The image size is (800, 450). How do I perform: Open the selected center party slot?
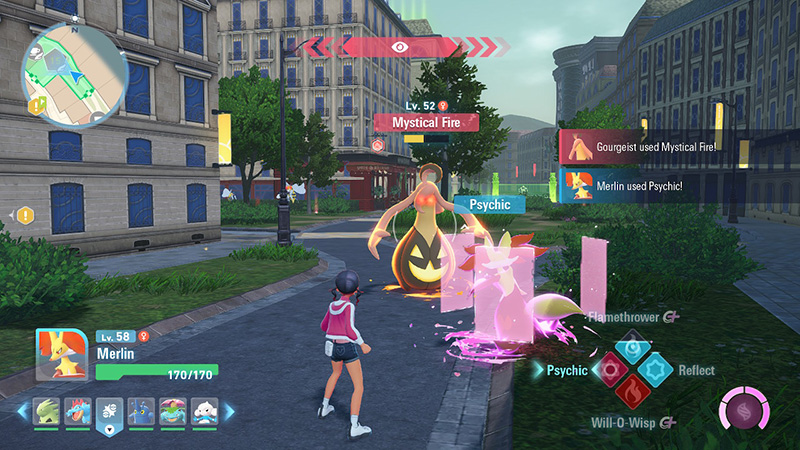tap(110, 413)
